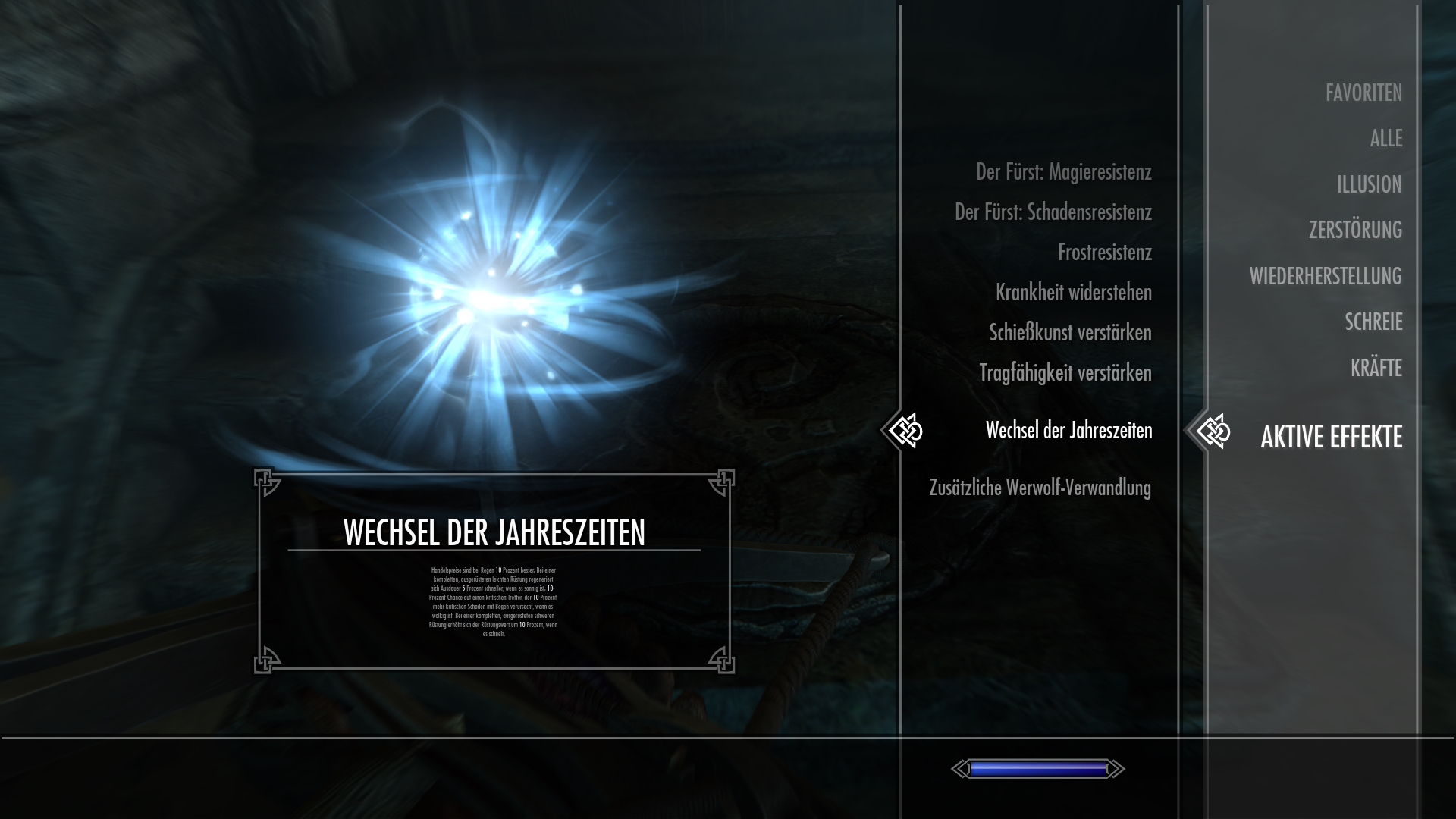Select Wechsel der Jahreszeiten entry
Viewport: 1456px width, 819px height.
pos(1068,431)
